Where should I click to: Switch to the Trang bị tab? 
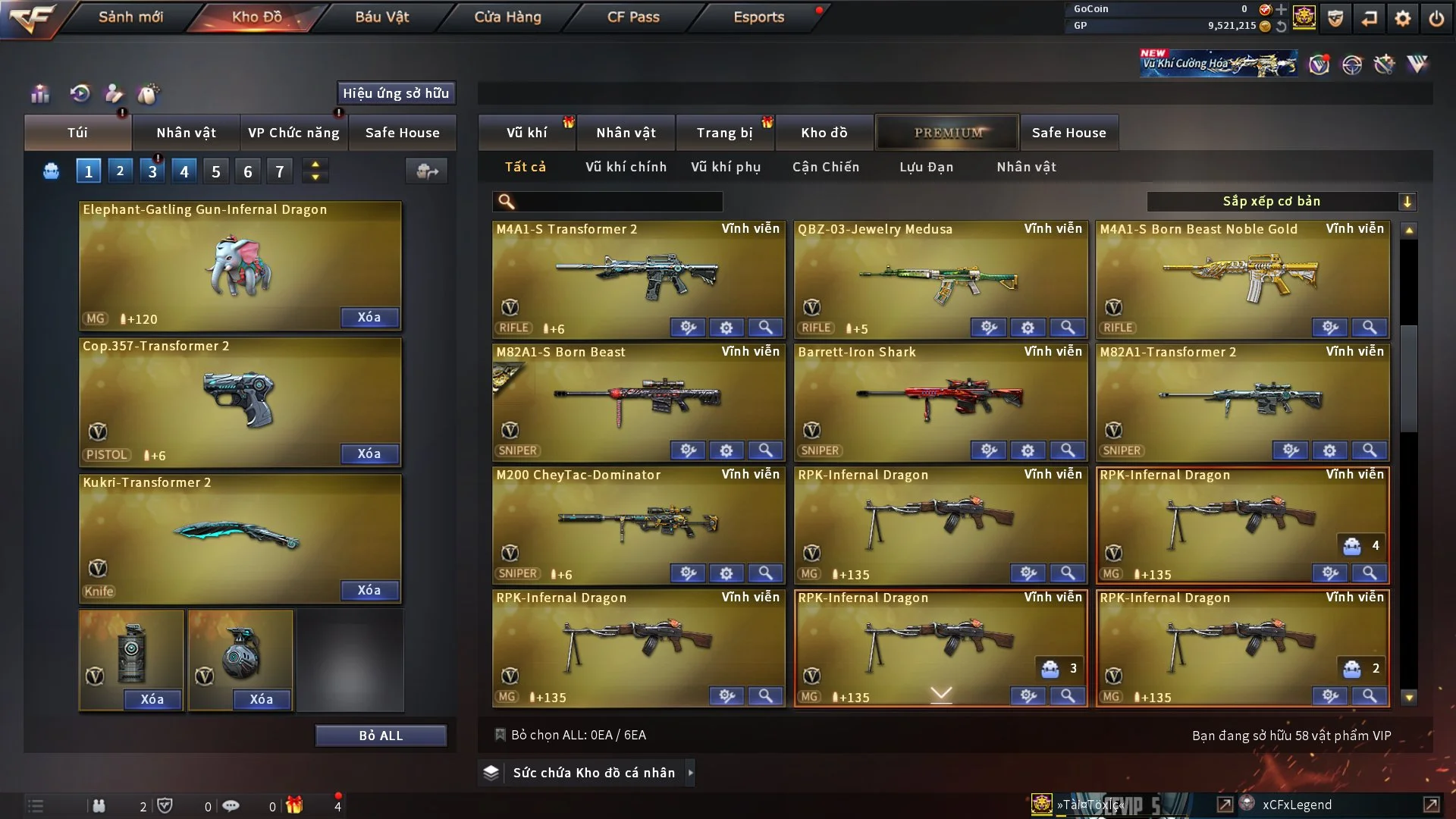point(724,133)
